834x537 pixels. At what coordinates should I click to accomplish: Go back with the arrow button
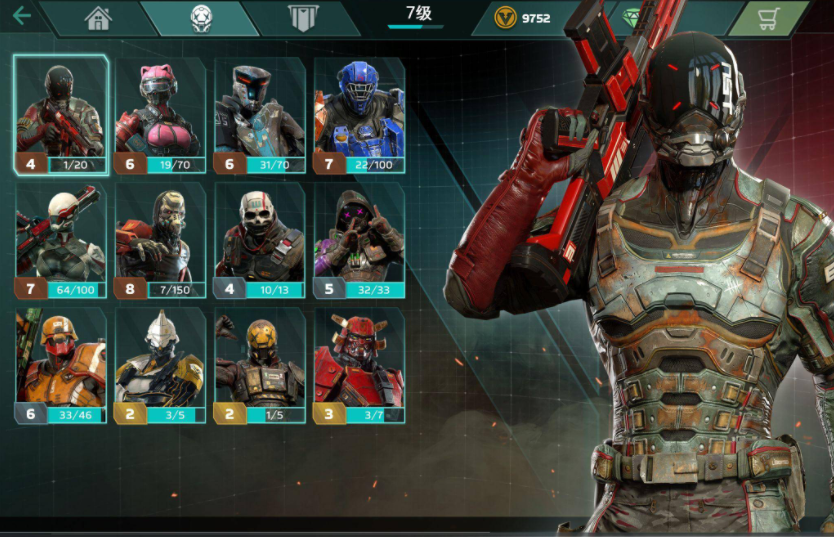[21, 16]
